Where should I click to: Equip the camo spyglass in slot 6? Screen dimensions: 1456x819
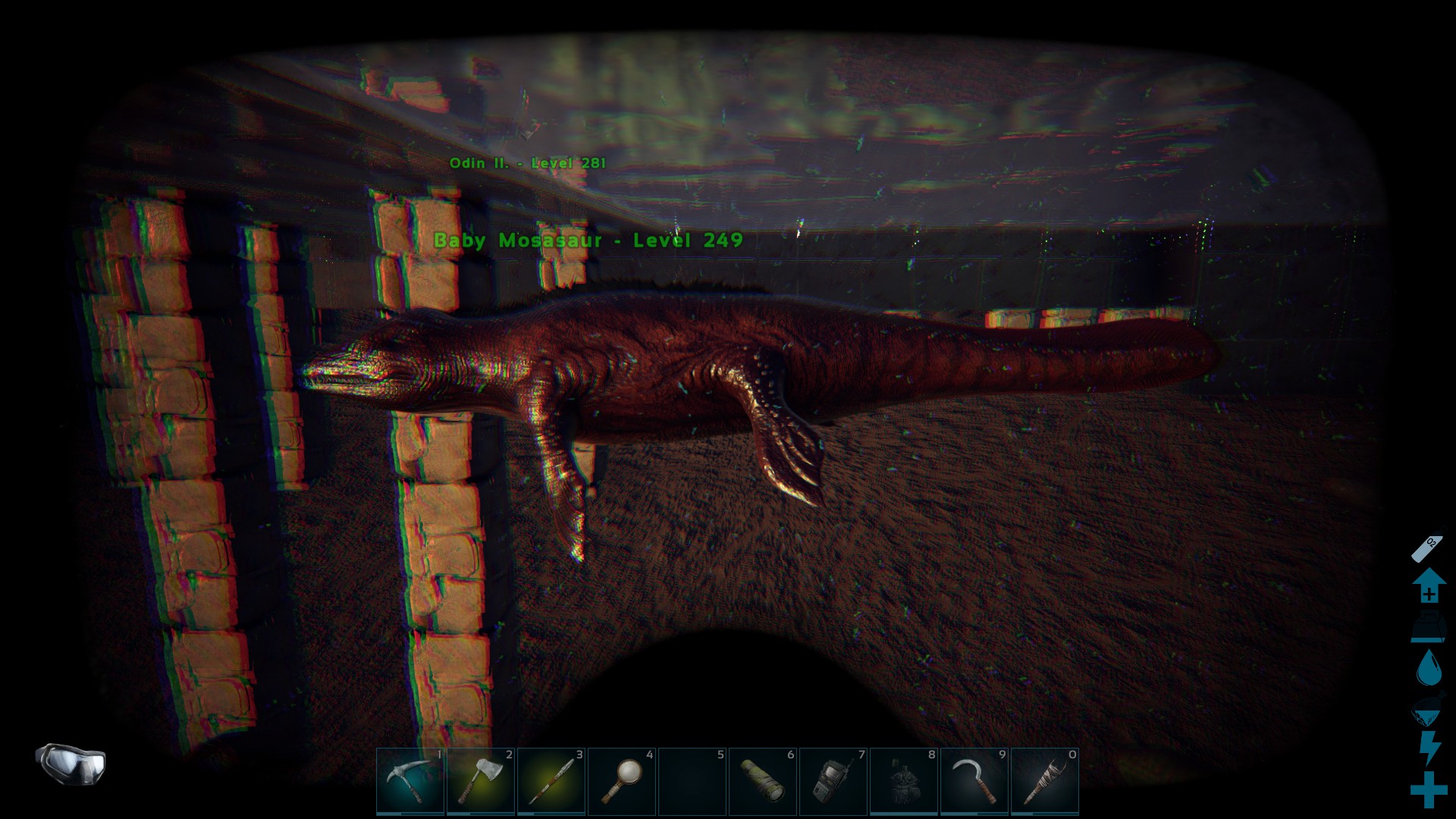click(763, 781)
